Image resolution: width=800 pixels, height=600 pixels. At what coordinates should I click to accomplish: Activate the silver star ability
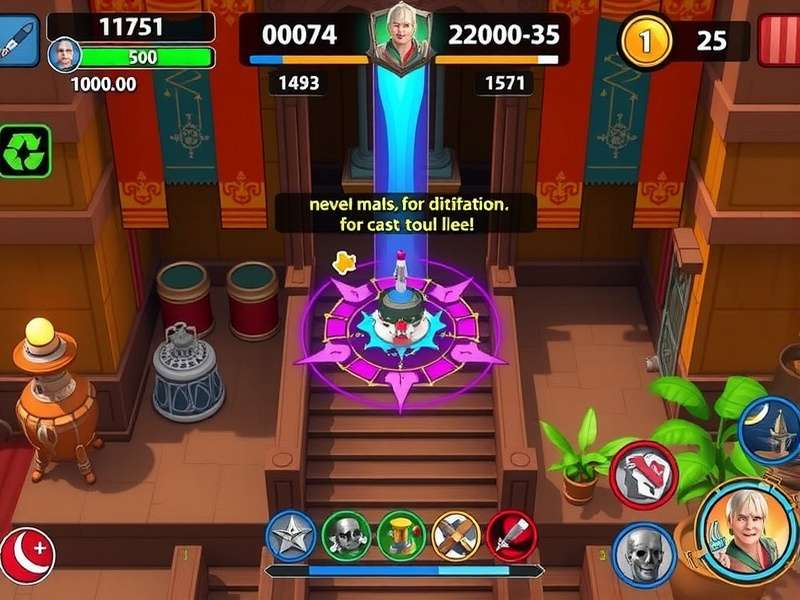pyautogui.click(x=292, y=537)
